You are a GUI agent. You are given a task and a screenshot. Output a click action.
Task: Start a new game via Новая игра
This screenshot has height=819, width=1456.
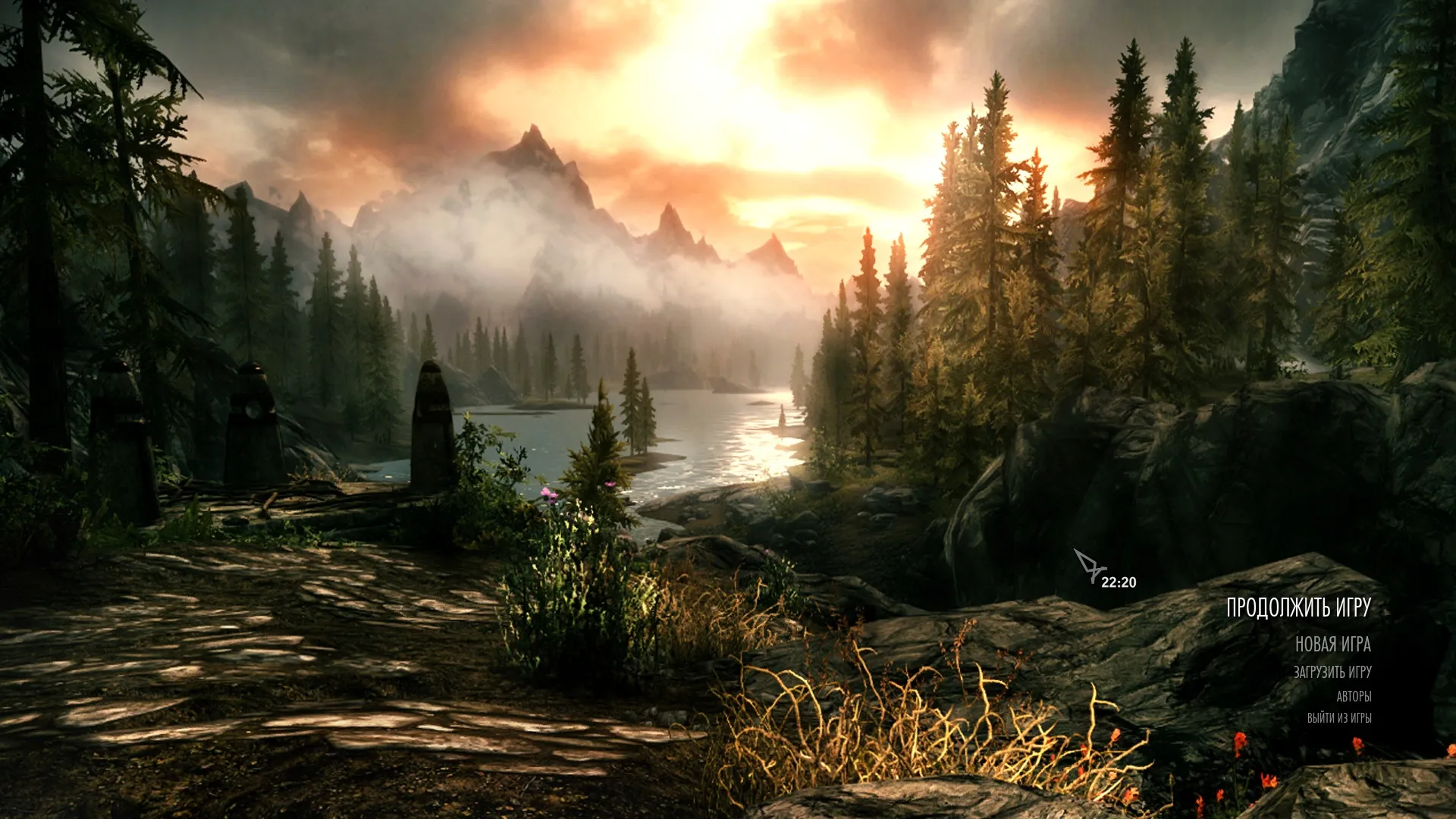(x=1332, y=645)
